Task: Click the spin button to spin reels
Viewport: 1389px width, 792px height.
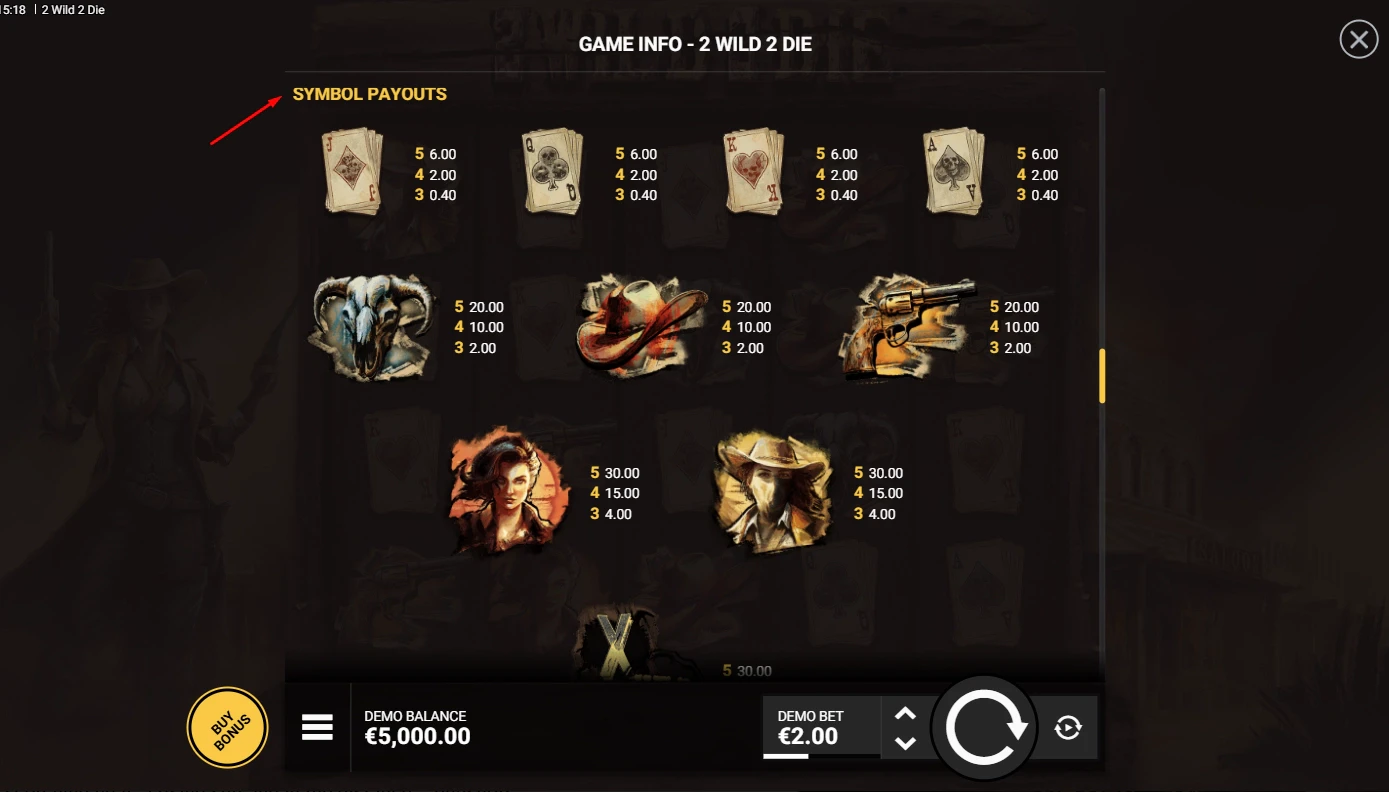Action: tap(984, 727)
